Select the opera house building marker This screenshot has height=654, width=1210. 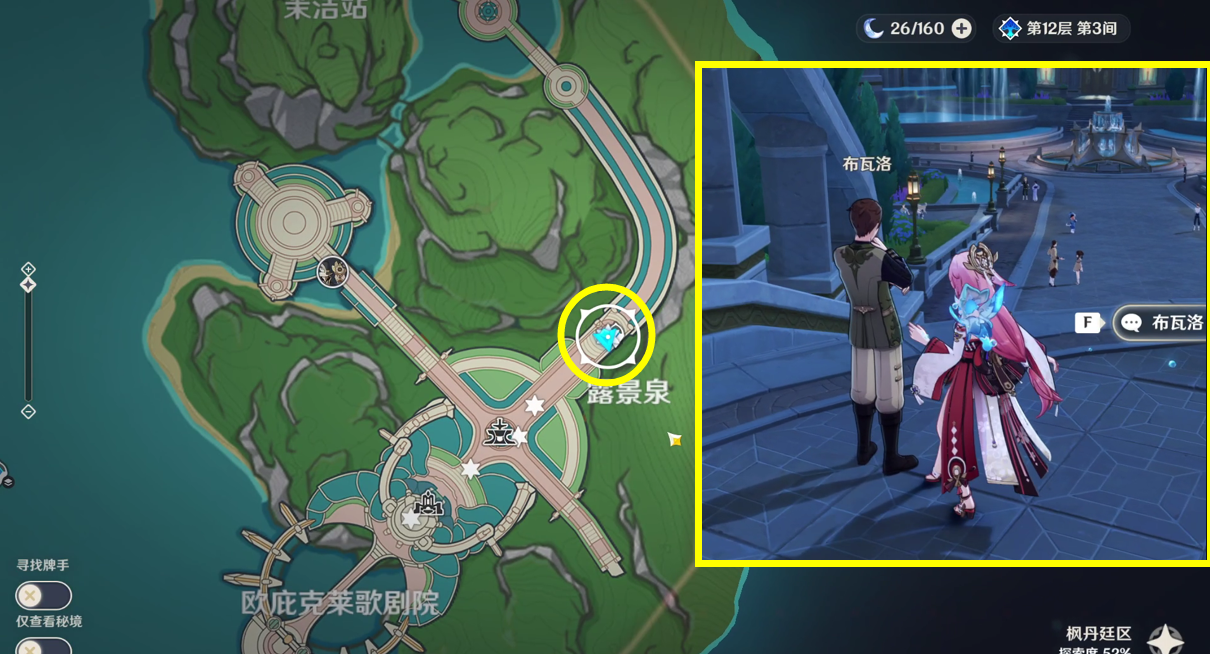pyautogui.click(x=430, y=503)
